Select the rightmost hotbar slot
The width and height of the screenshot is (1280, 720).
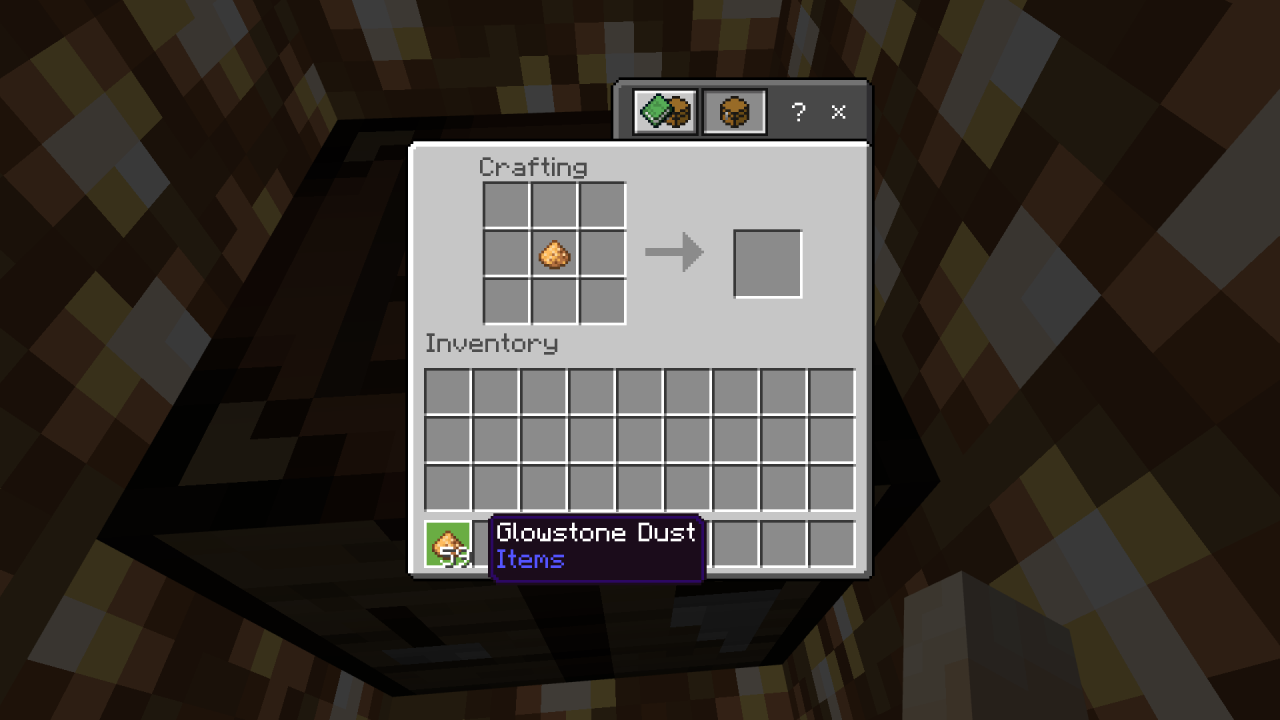pyautogui.click(x=834, y=542)
